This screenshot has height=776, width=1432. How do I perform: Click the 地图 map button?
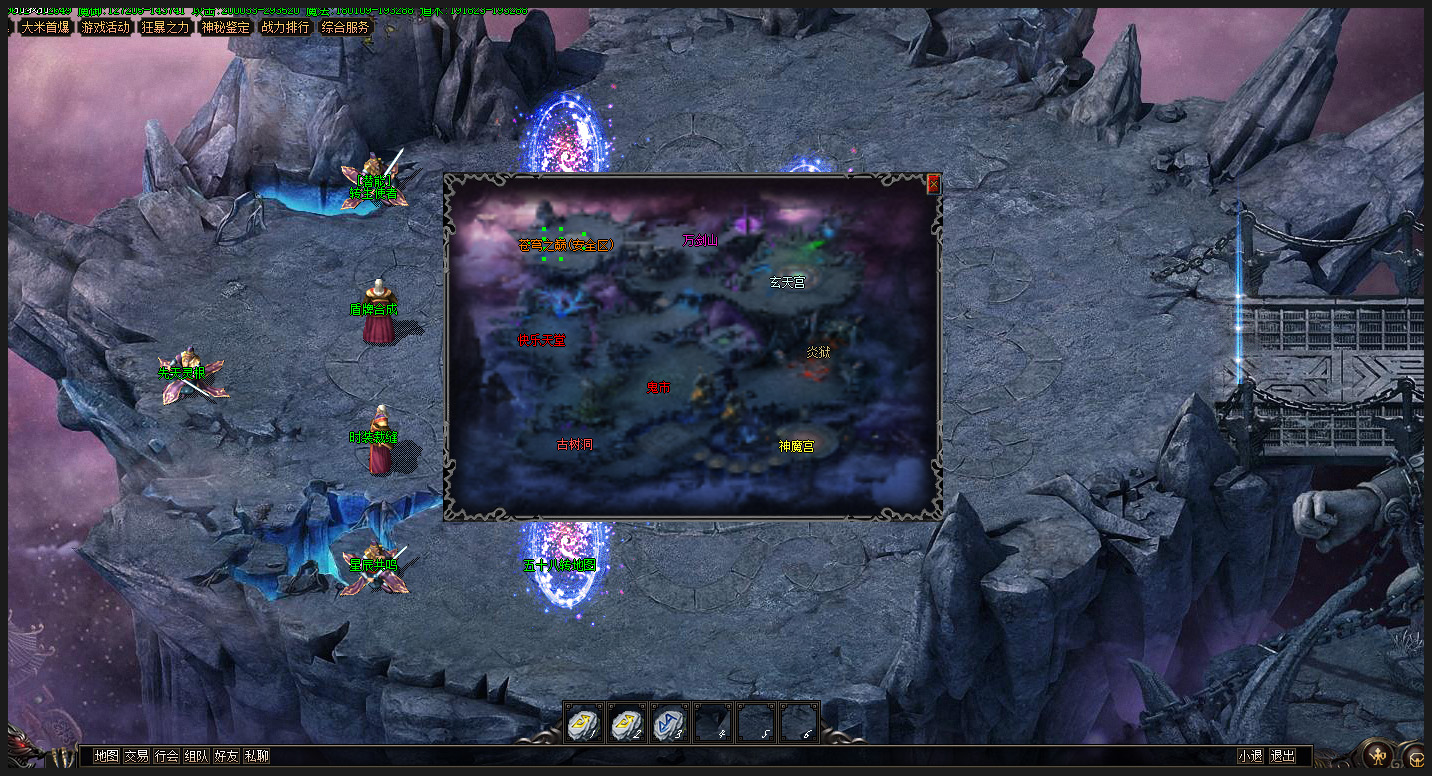[x=106, y=756]
